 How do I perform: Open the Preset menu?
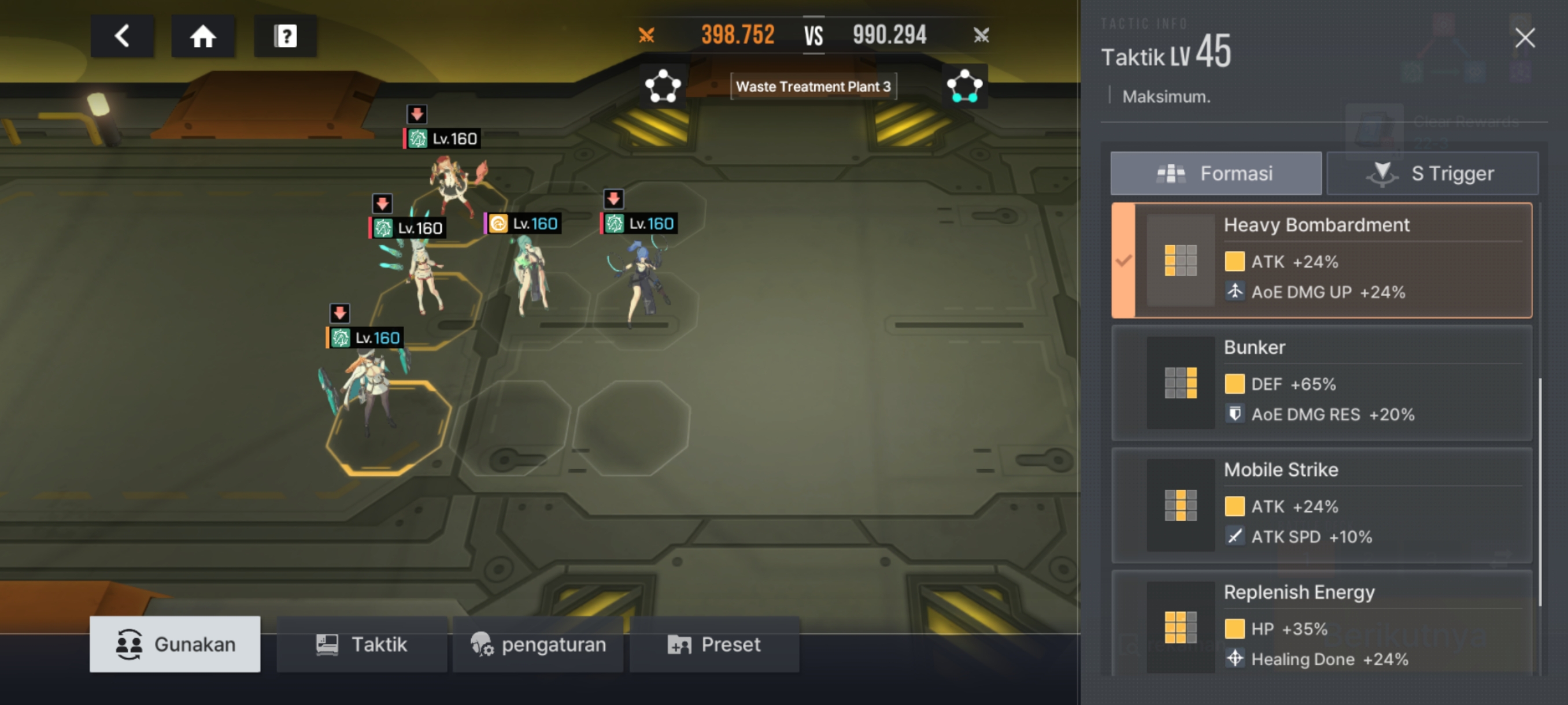(x=714, y=644)
